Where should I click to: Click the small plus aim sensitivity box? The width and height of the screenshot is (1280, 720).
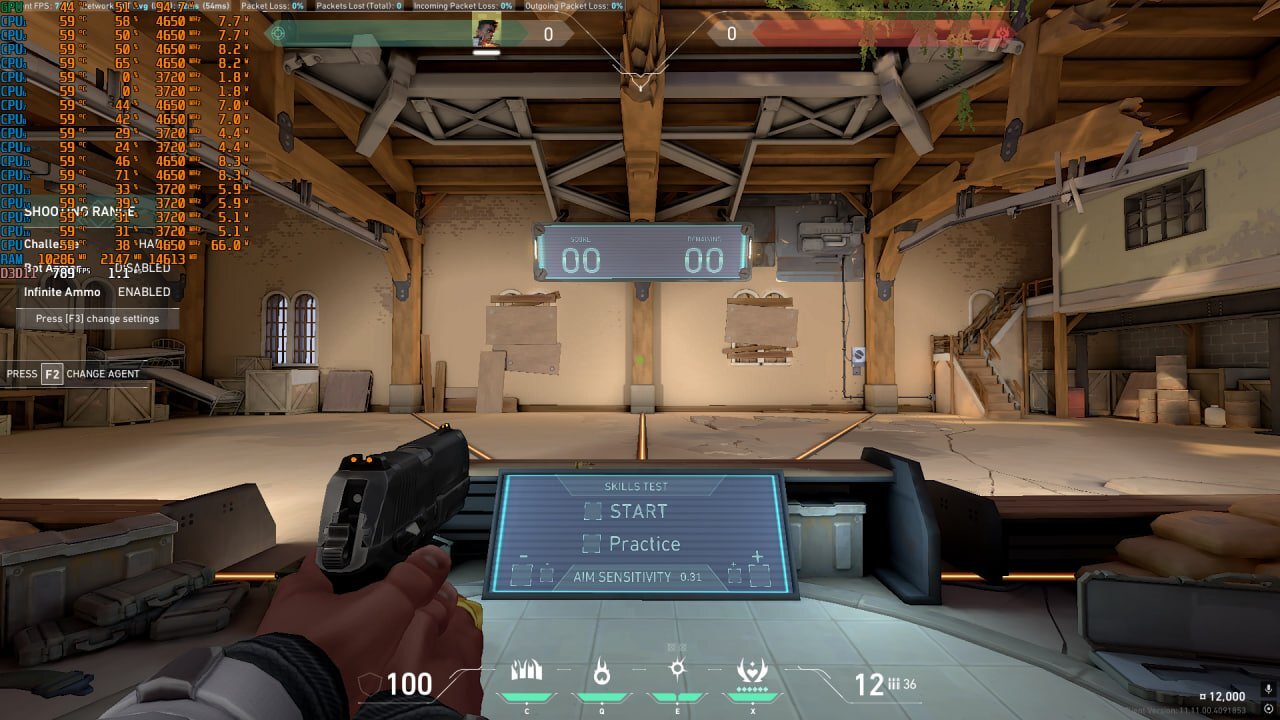click(x=735, y=574)
